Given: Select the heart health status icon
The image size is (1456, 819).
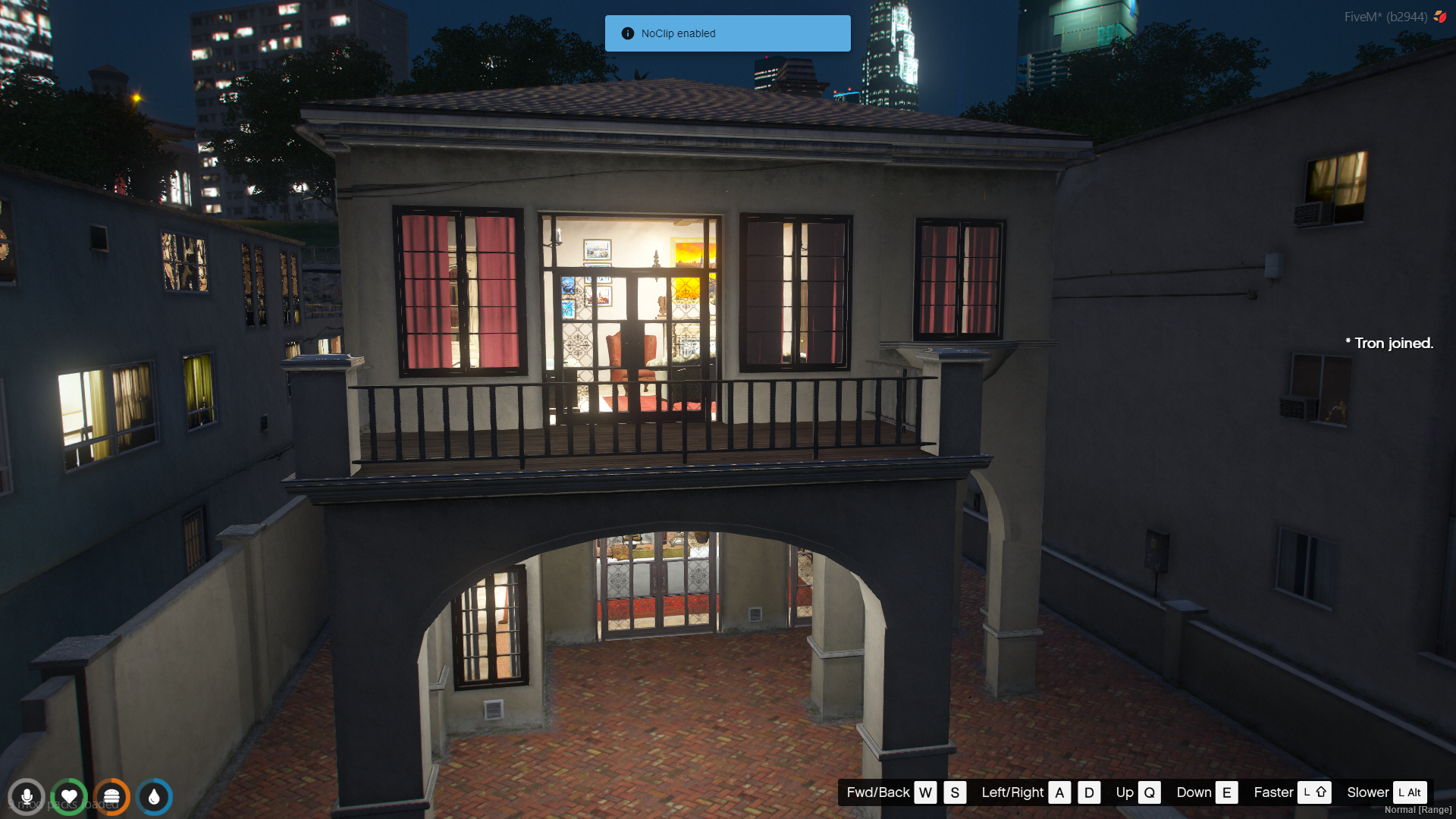Looking at the screenshot, I should tap(69, 797).
